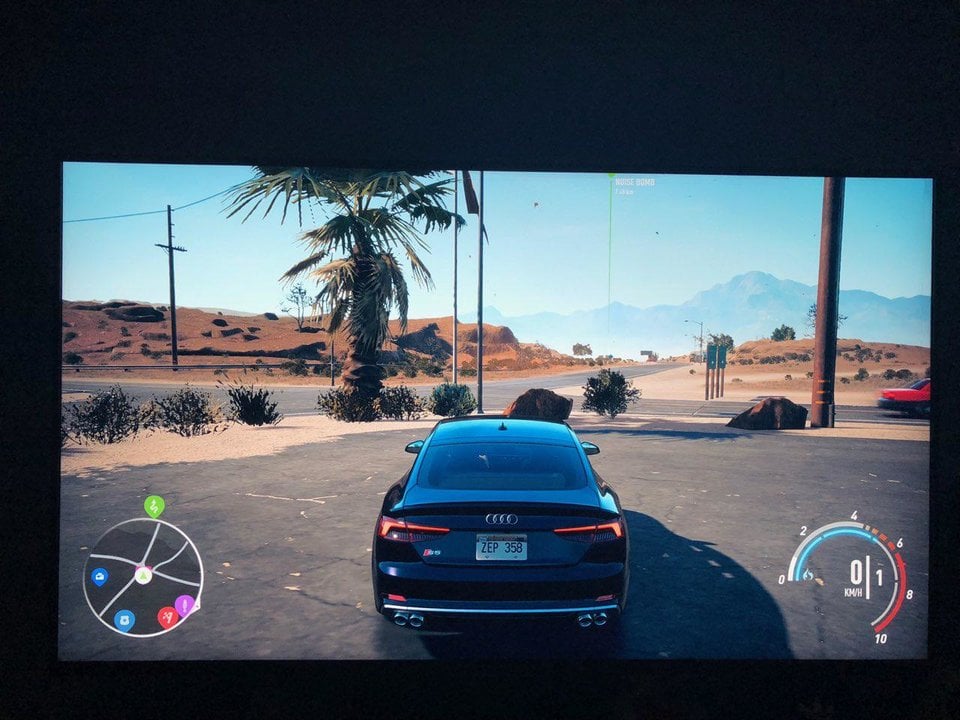
Task: Pick the purple marker on the minimap
Action: pyautogui.click(x=185, y=605)
